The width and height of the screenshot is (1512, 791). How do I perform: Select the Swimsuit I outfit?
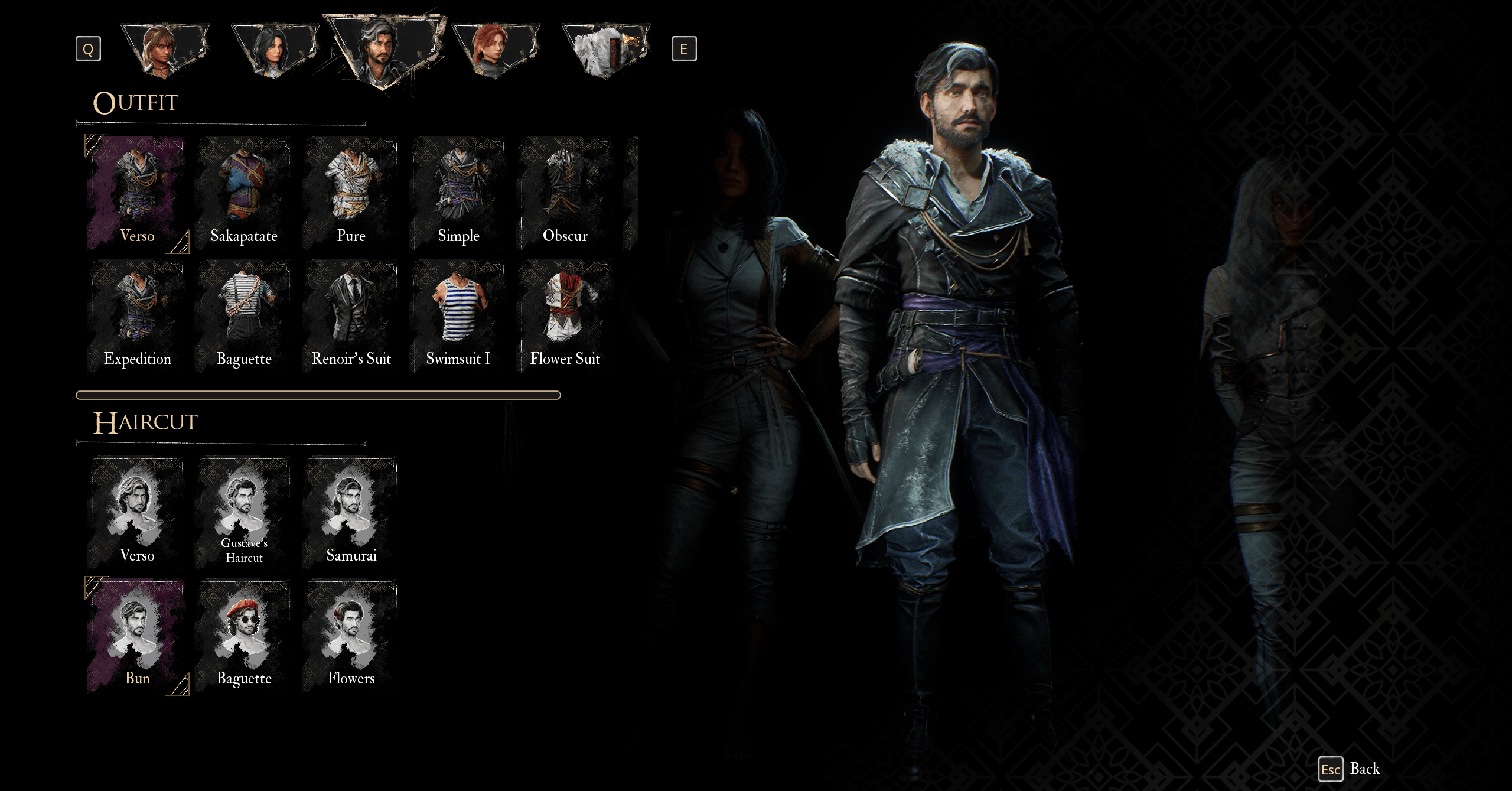pos(458,317)
